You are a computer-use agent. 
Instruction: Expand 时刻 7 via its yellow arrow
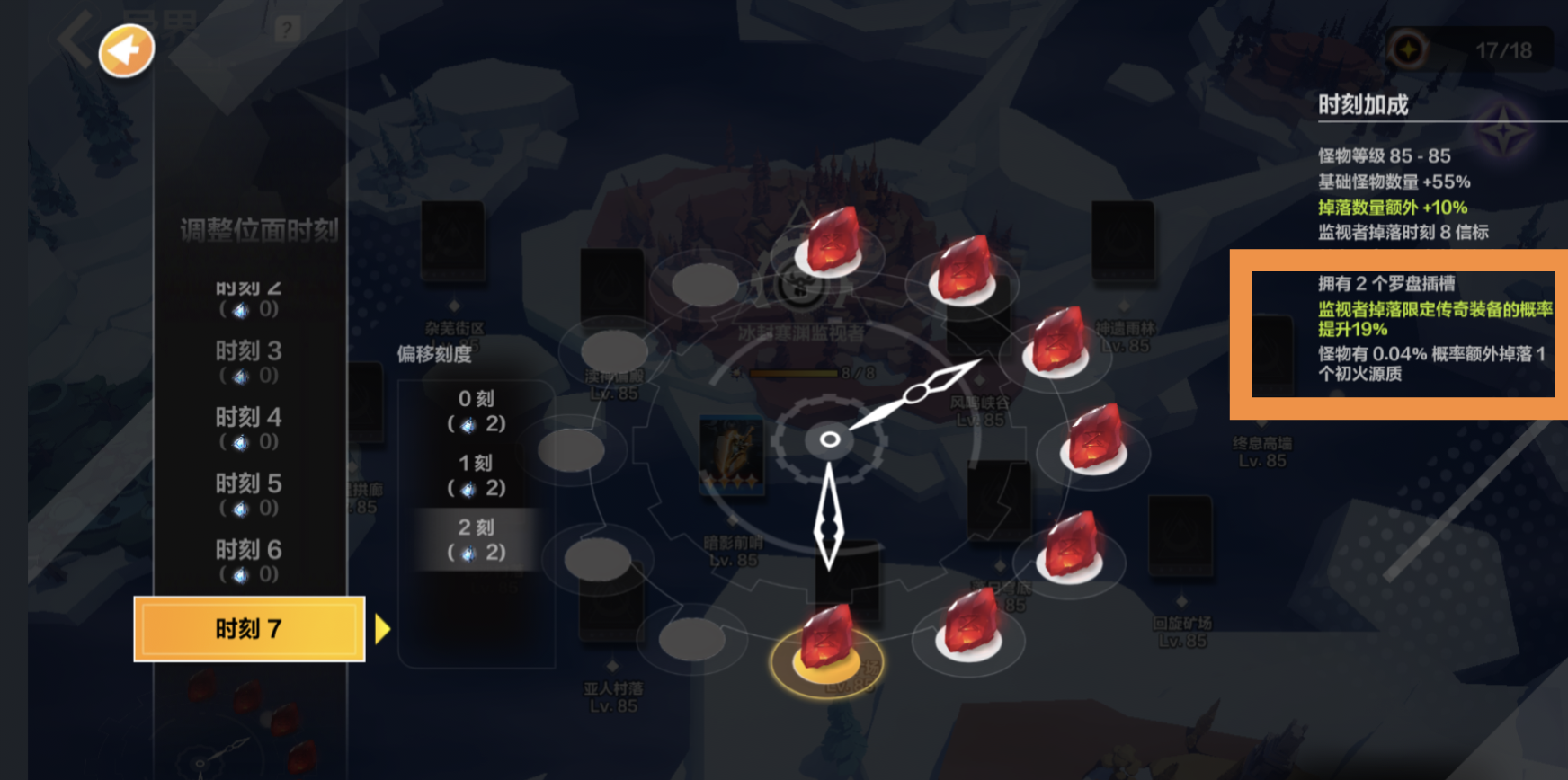382,630
